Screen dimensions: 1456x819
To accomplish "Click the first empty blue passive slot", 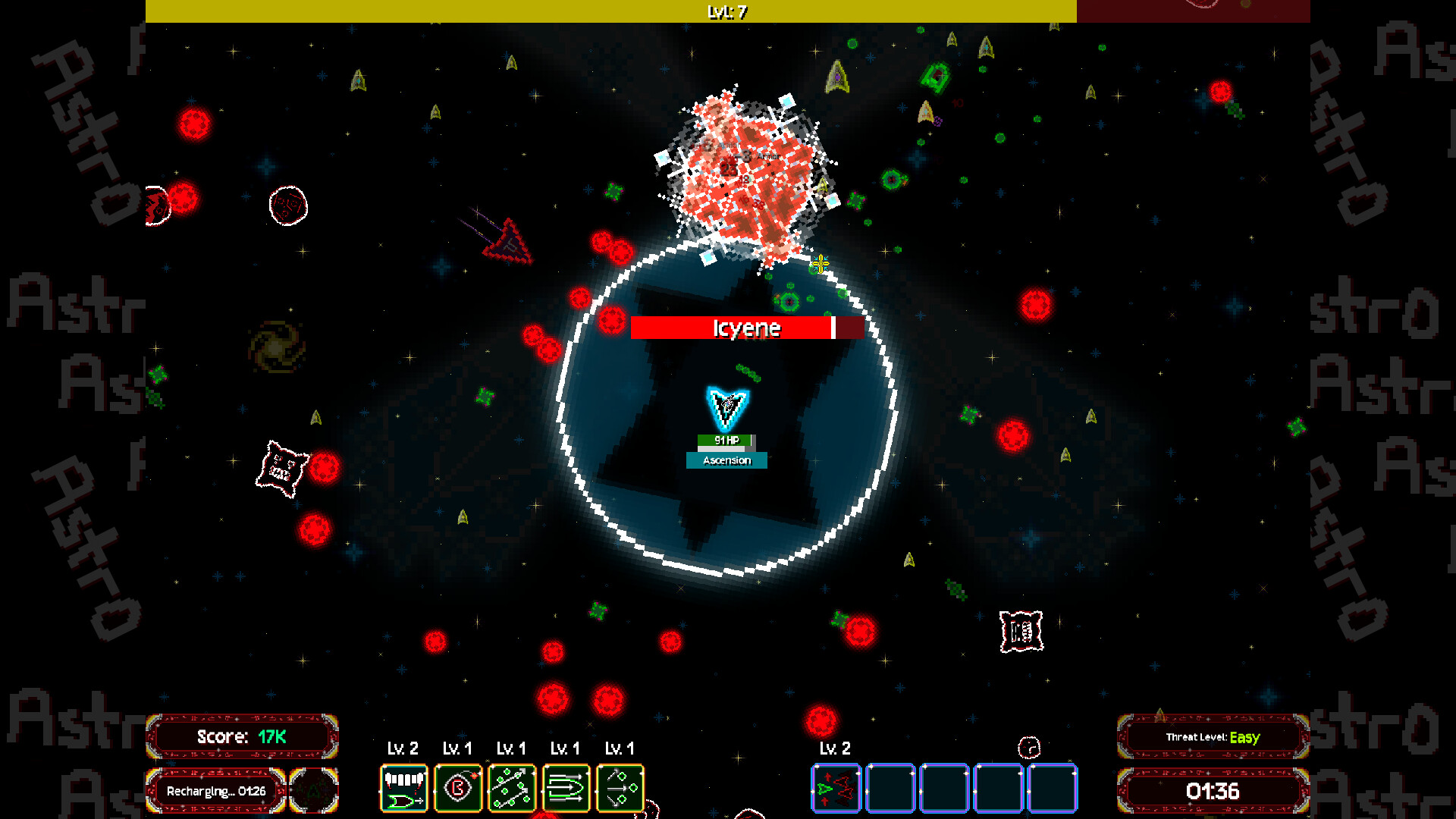I will point(891,789).
